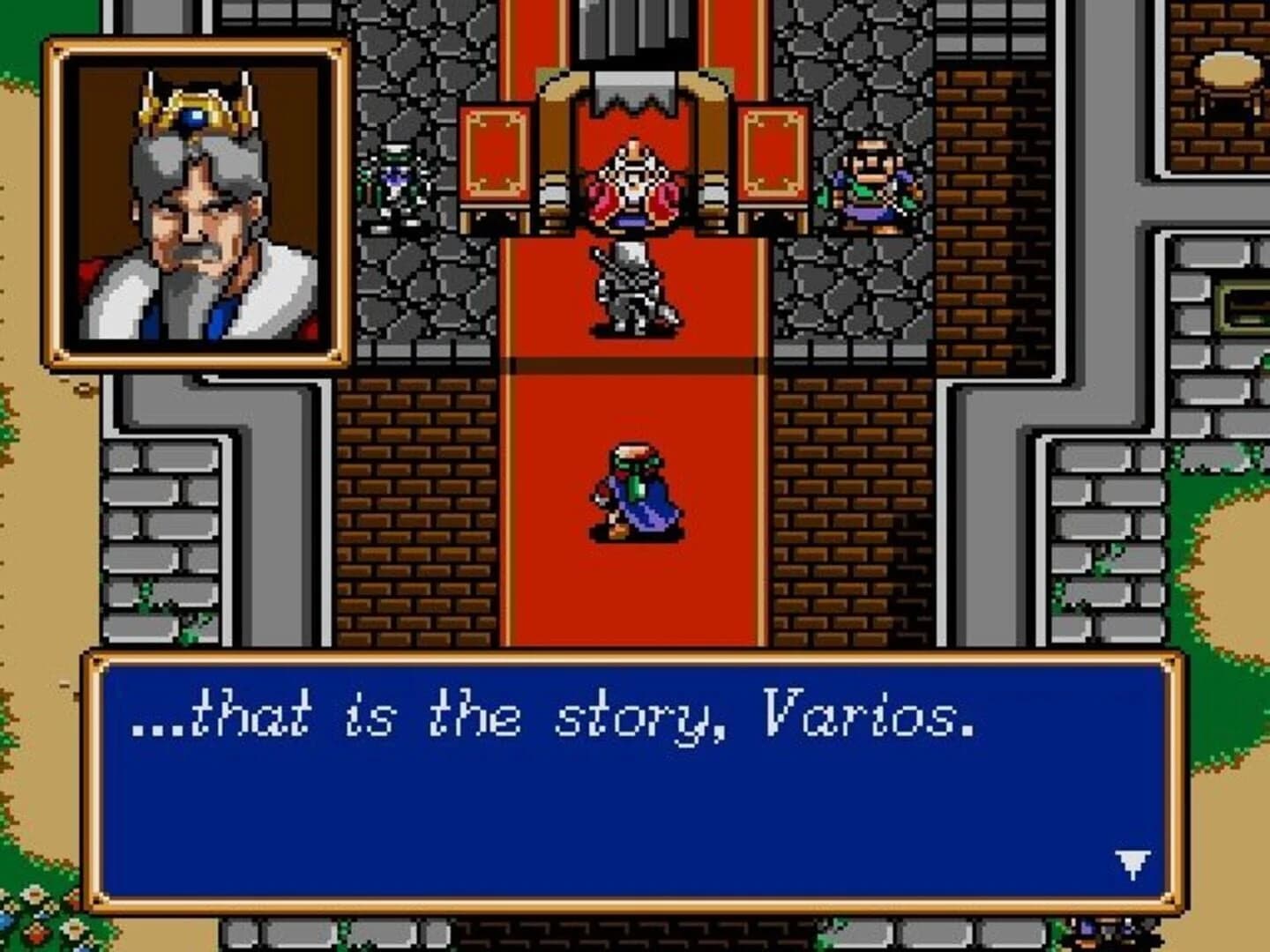
Task: Click the king's portrait frame
Action: 194,203
